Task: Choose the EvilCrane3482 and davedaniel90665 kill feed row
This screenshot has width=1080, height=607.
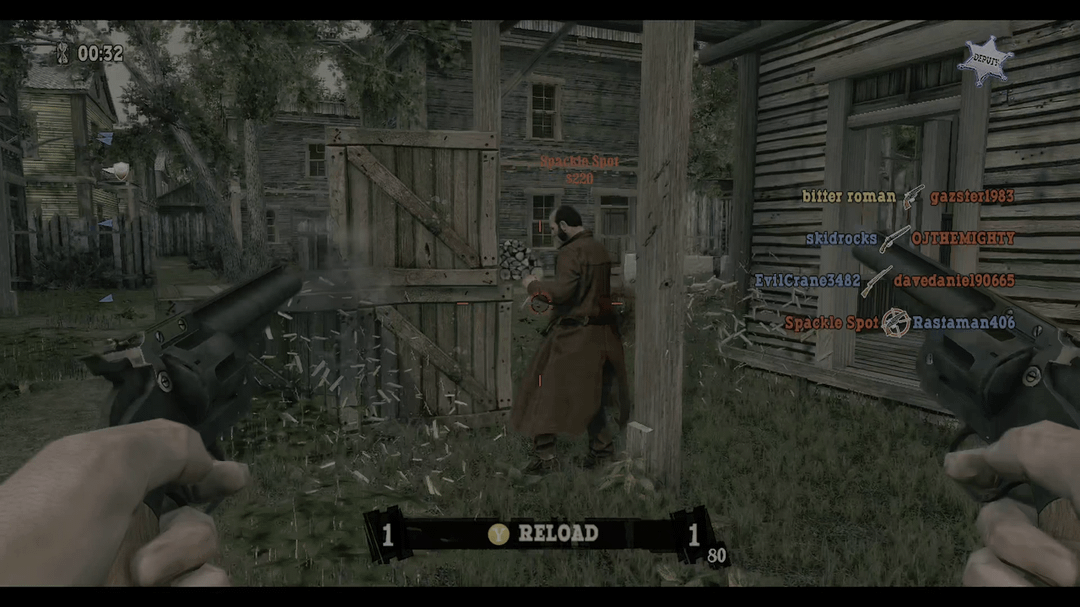Action: point(884,281)
